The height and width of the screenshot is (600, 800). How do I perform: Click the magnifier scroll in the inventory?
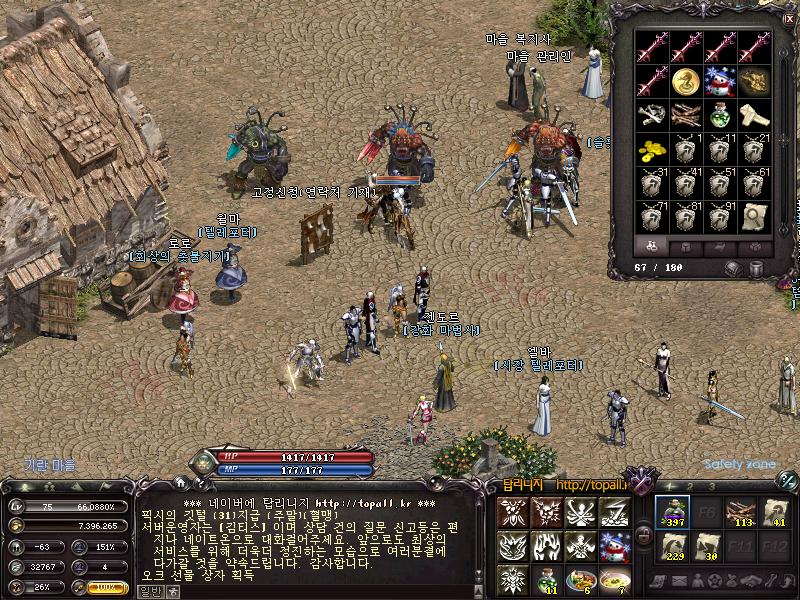753,216
